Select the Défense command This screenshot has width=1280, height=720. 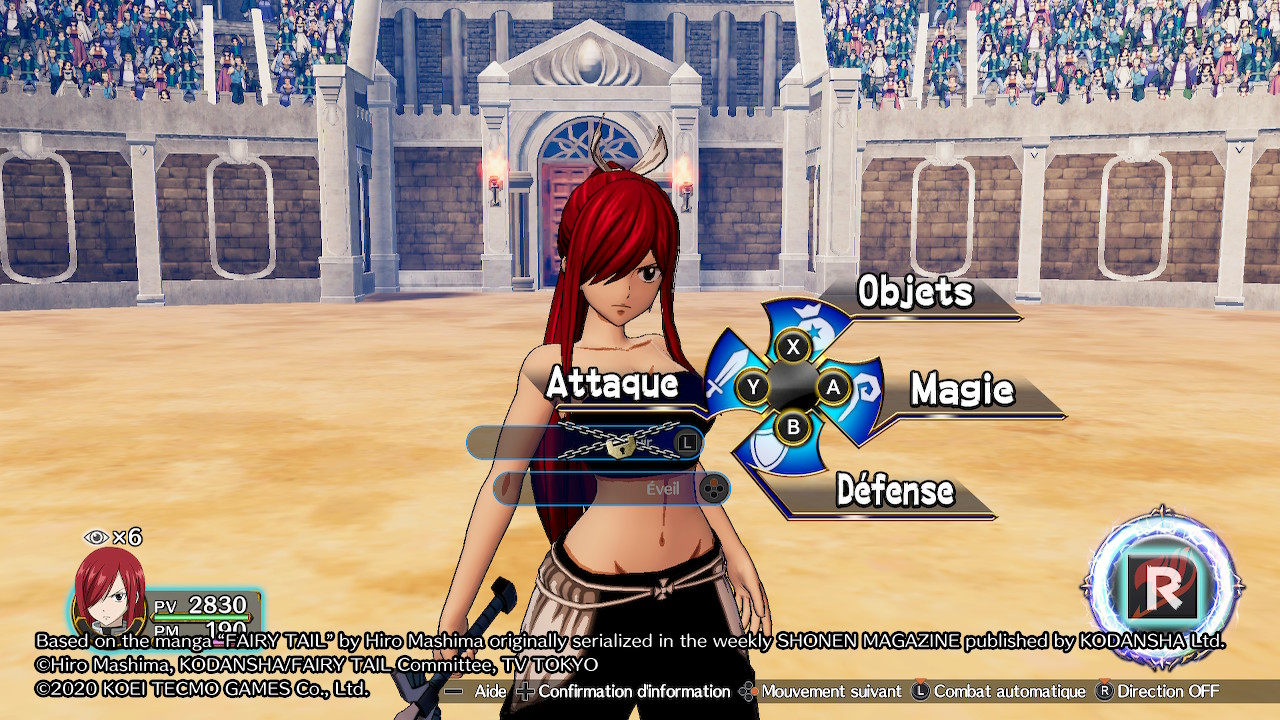point(894,491)
